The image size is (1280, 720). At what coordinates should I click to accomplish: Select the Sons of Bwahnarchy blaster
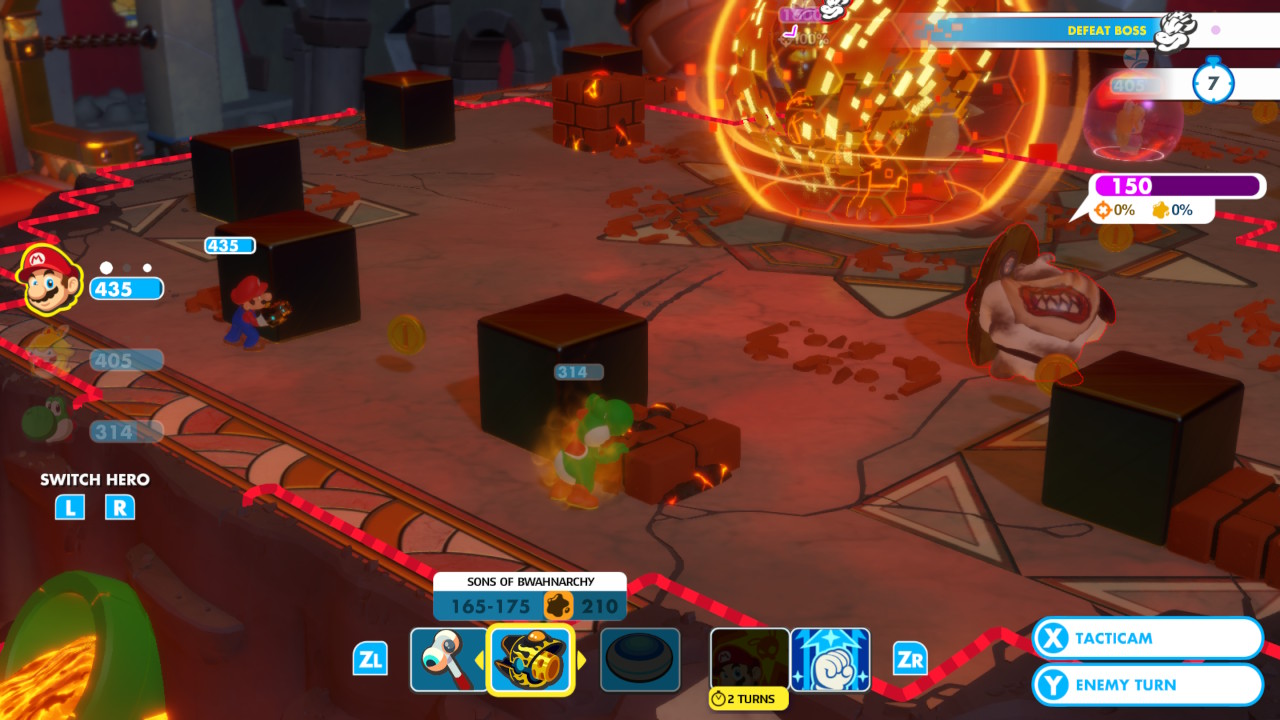(530, 659)
